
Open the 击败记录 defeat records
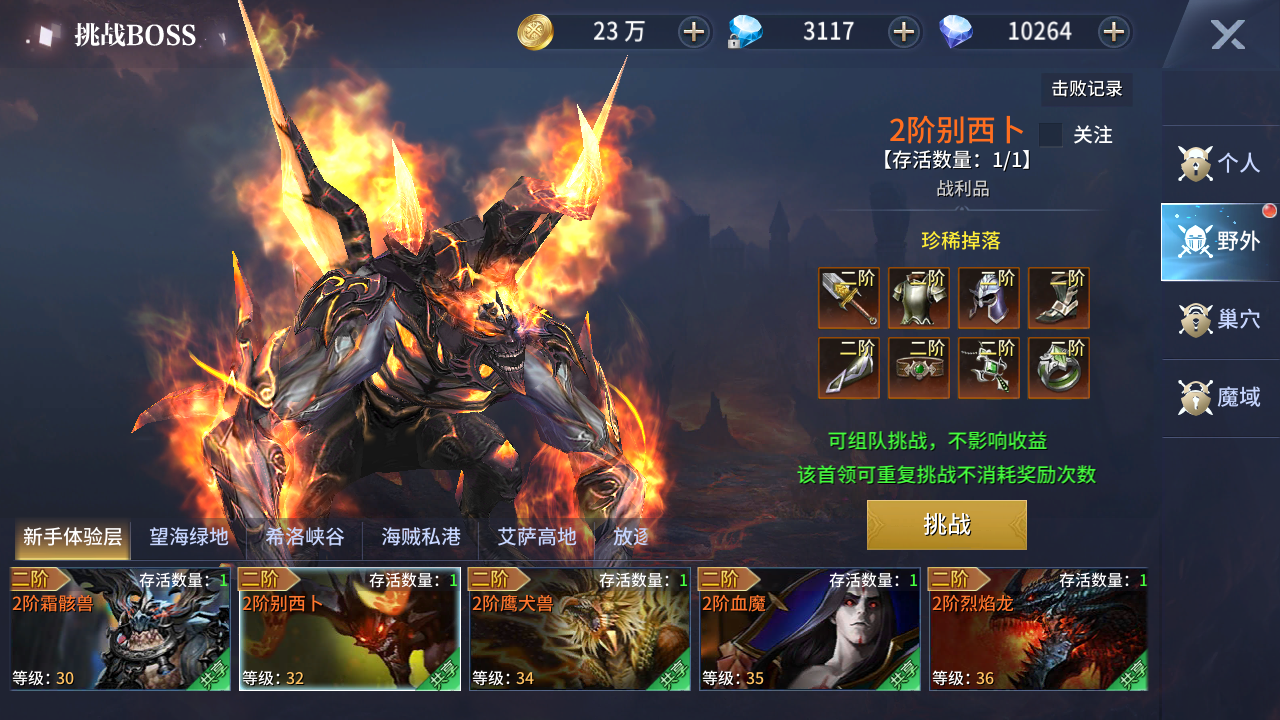1086,89
